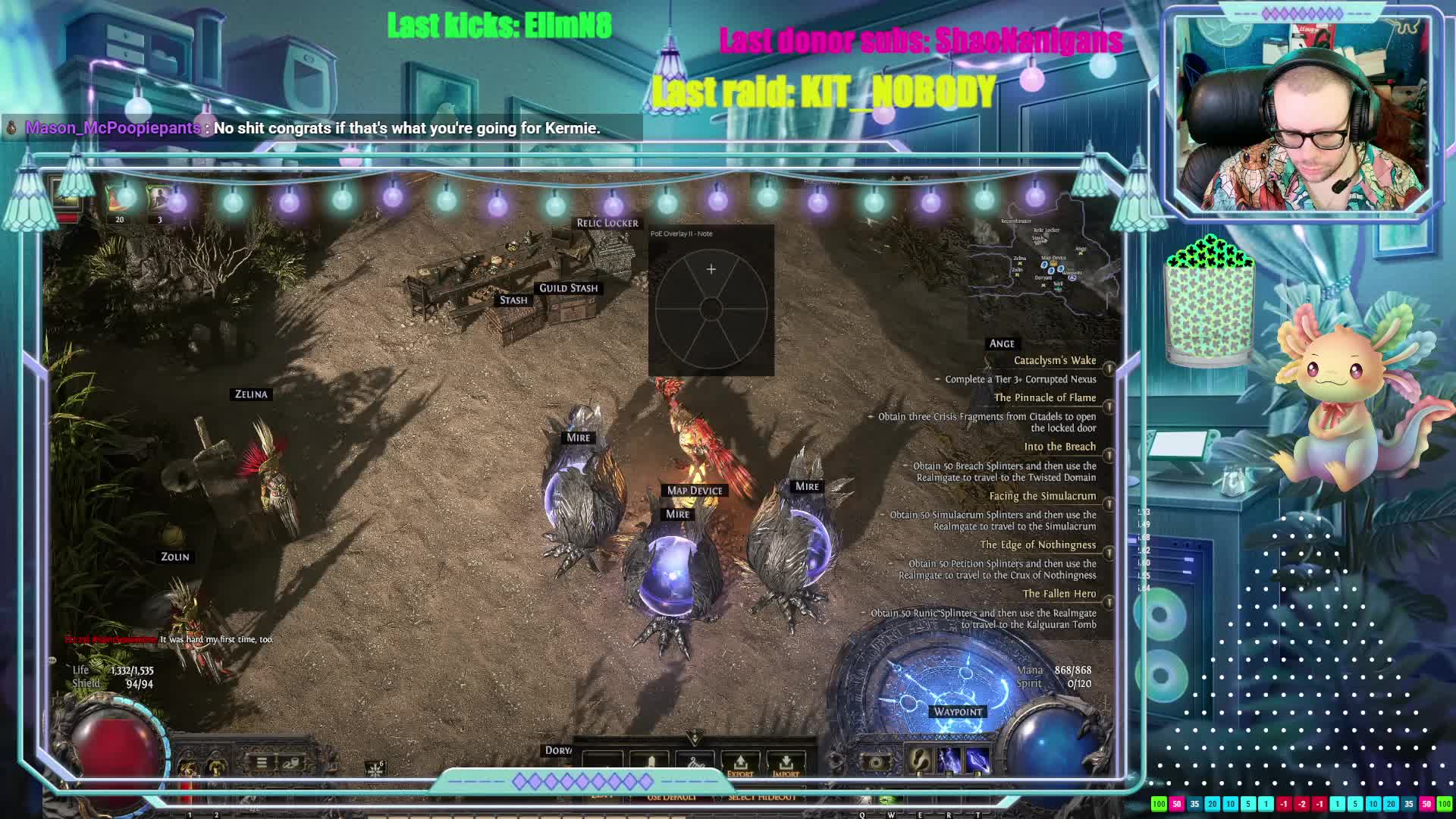Click the Export hideout button

pos(740,764)
